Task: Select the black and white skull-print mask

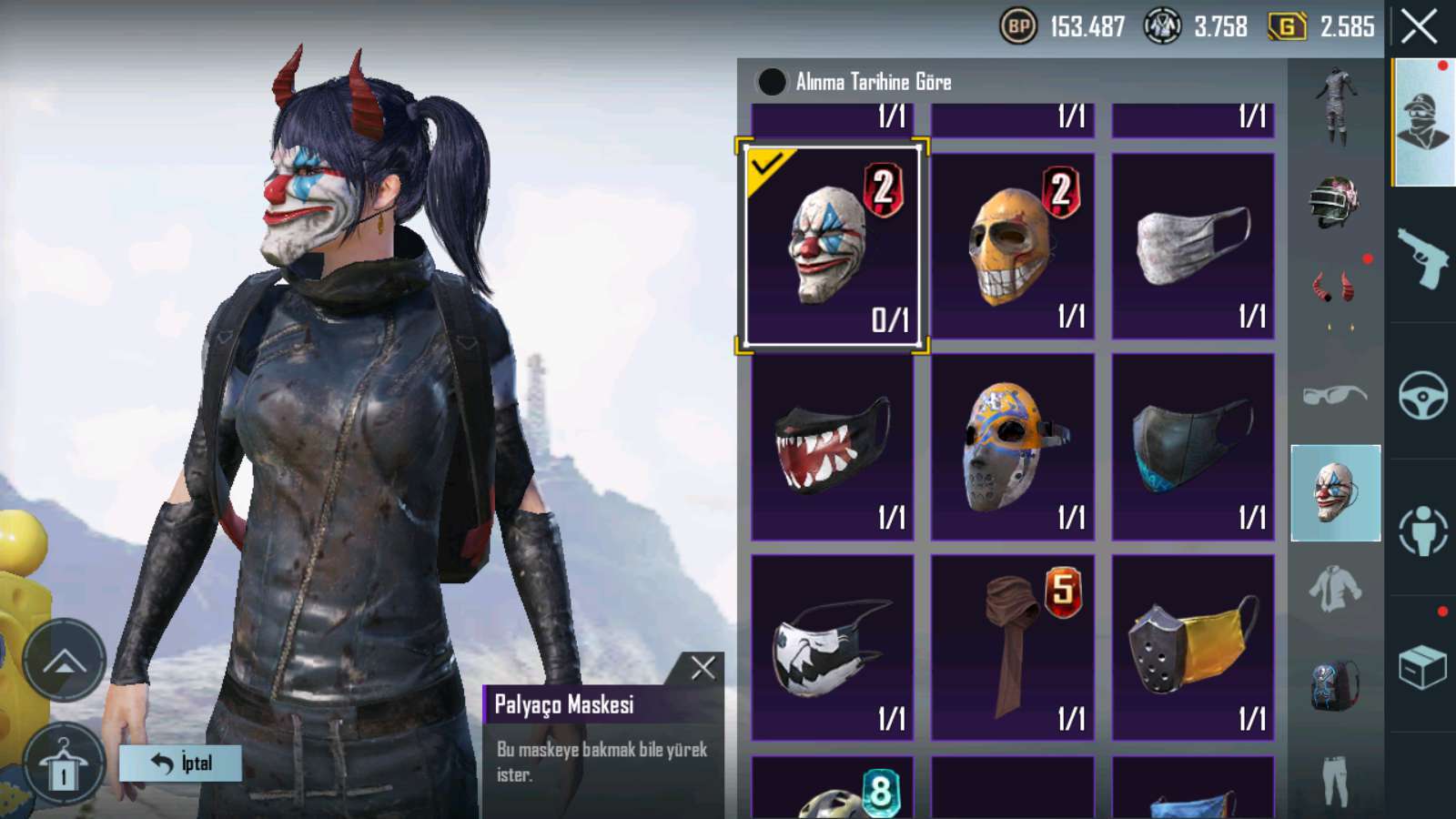Action: point(832,647)
